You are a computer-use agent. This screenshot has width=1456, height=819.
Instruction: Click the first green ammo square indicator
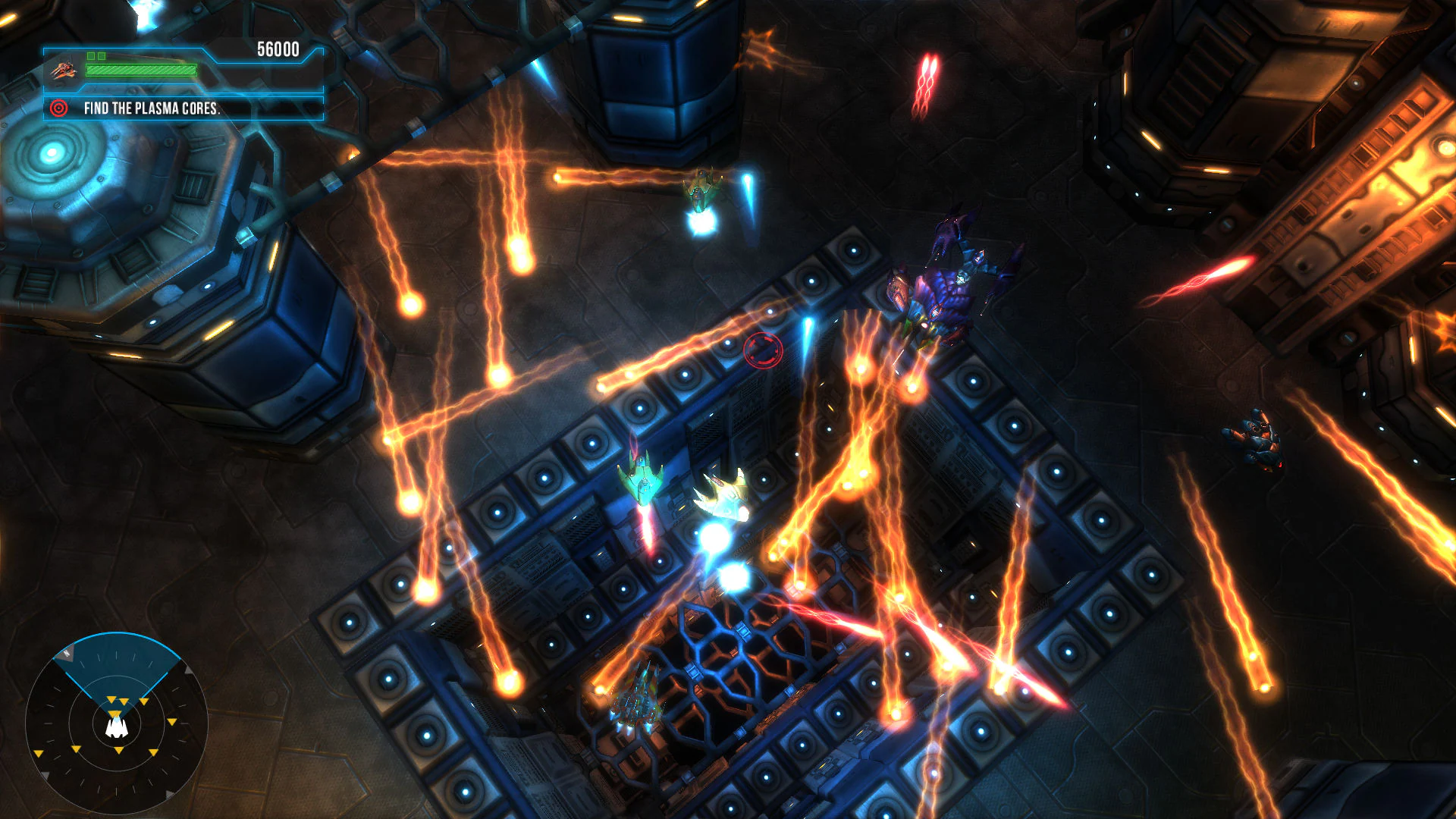93,55
